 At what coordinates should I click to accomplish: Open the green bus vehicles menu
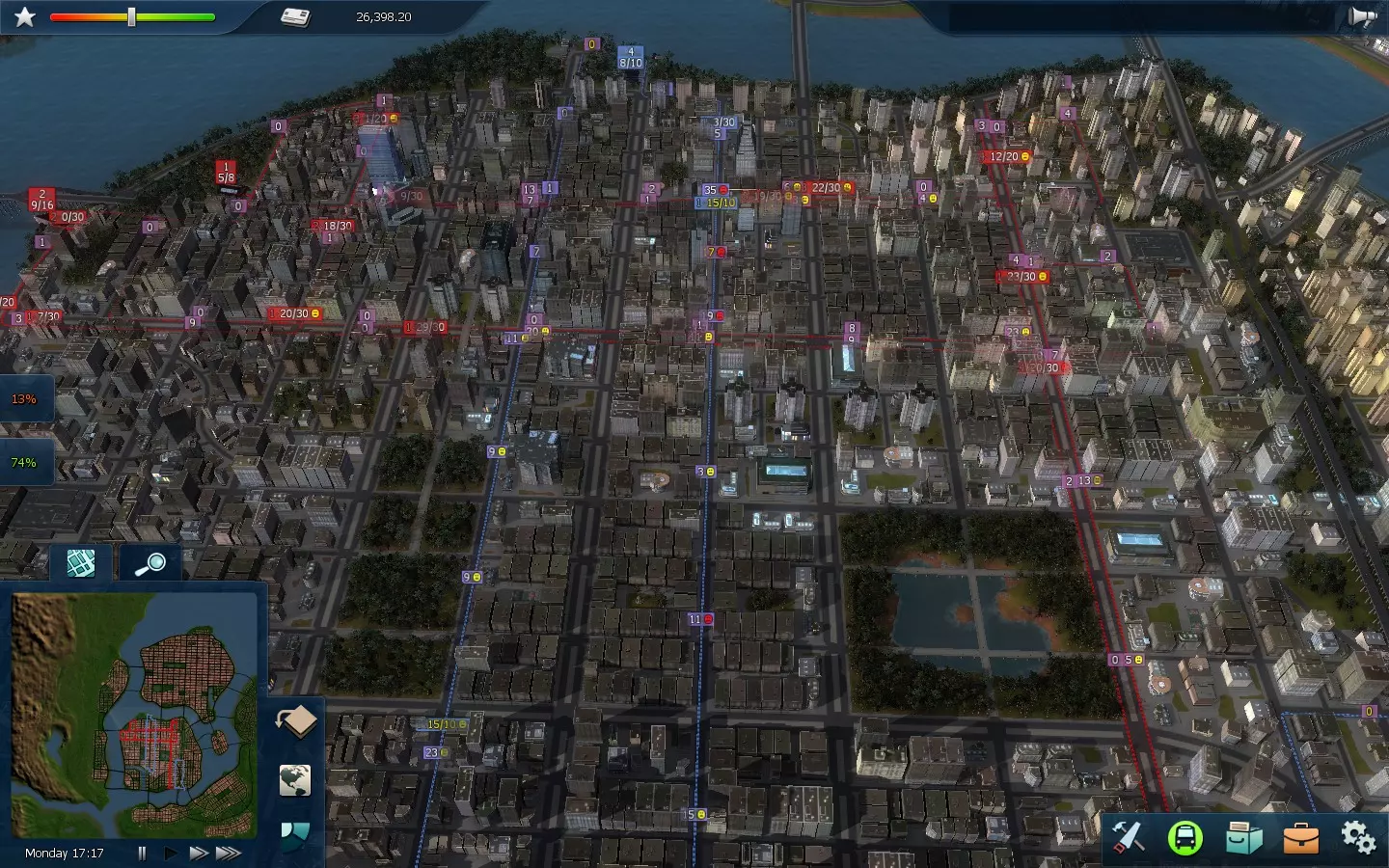tap(1185, 837)
